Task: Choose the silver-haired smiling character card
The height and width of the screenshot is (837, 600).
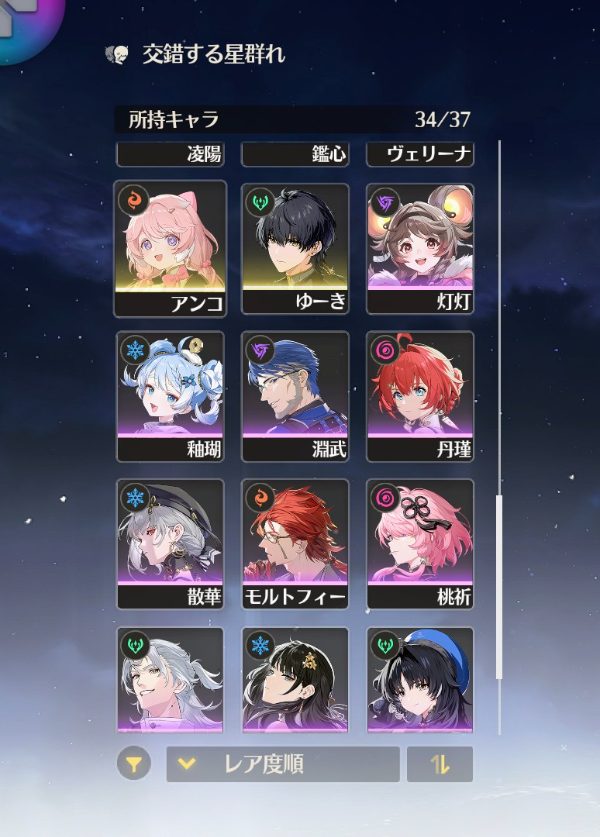Action: coord(170,680)
